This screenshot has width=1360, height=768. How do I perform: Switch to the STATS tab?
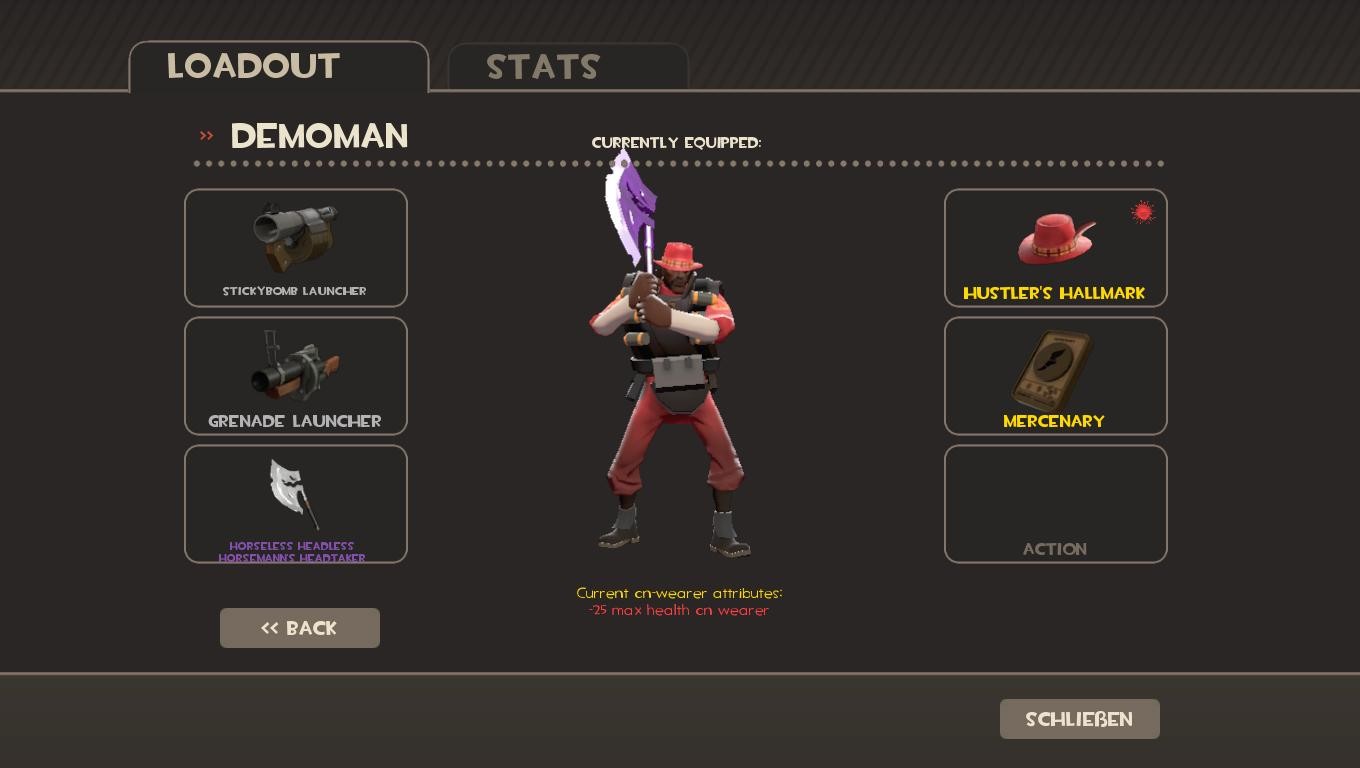point(543,67)
